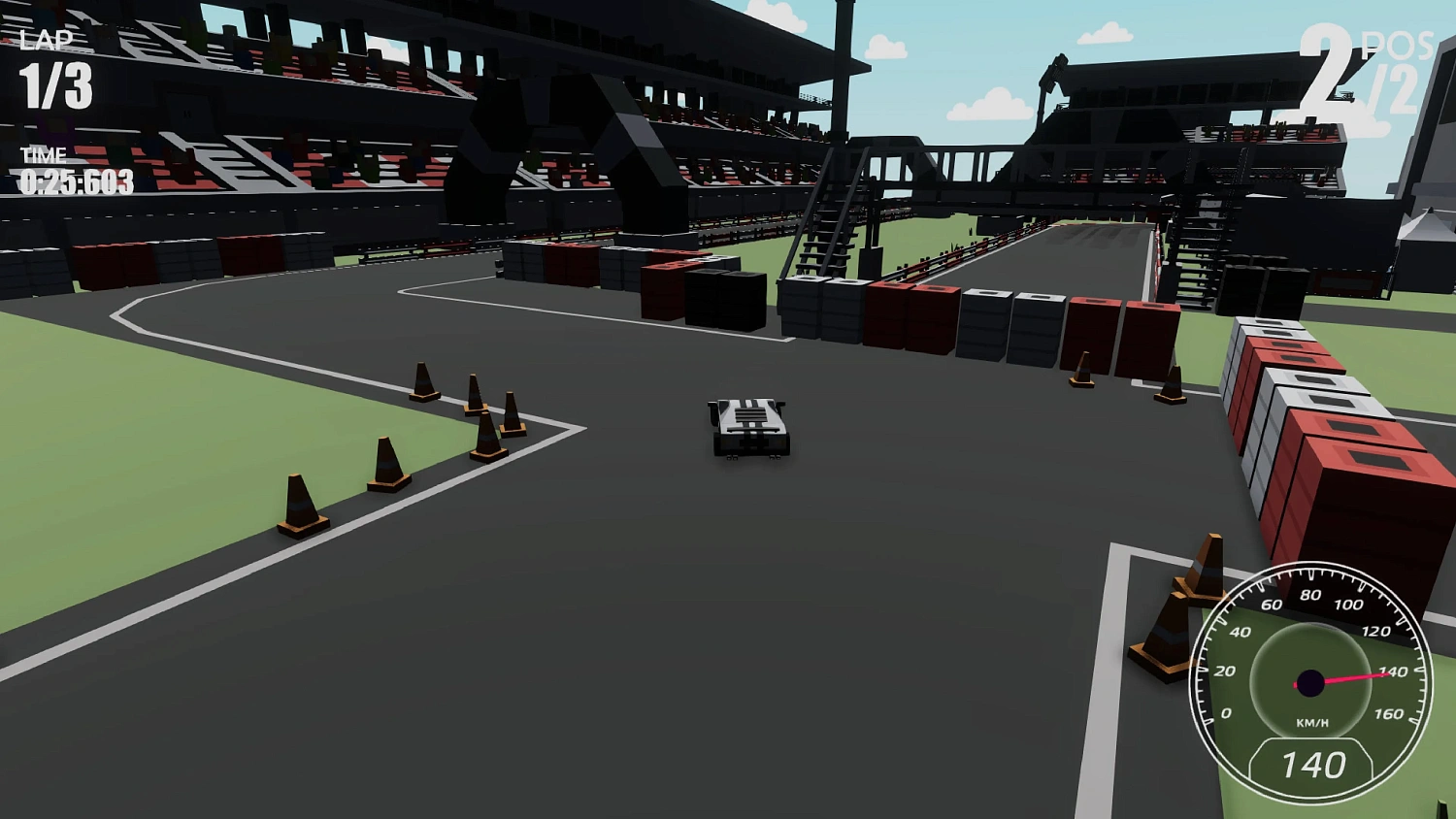The image size is (1456, 819).
Task: Click the TIME label in the HUD
Action: pos(44,153)
